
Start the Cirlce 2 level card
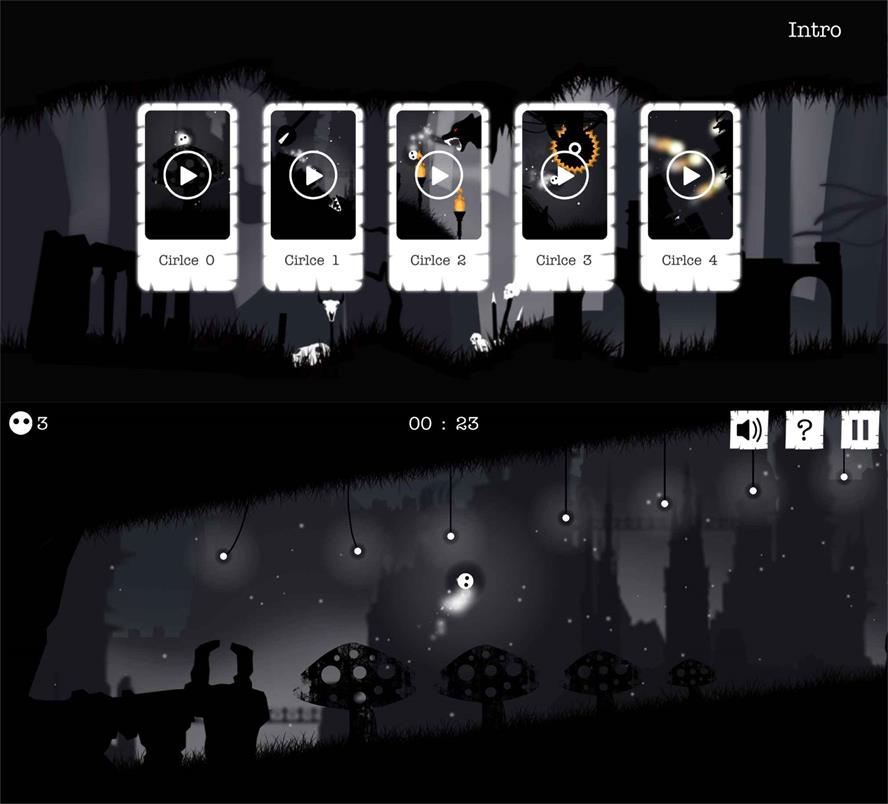click(x=439, y=176)
